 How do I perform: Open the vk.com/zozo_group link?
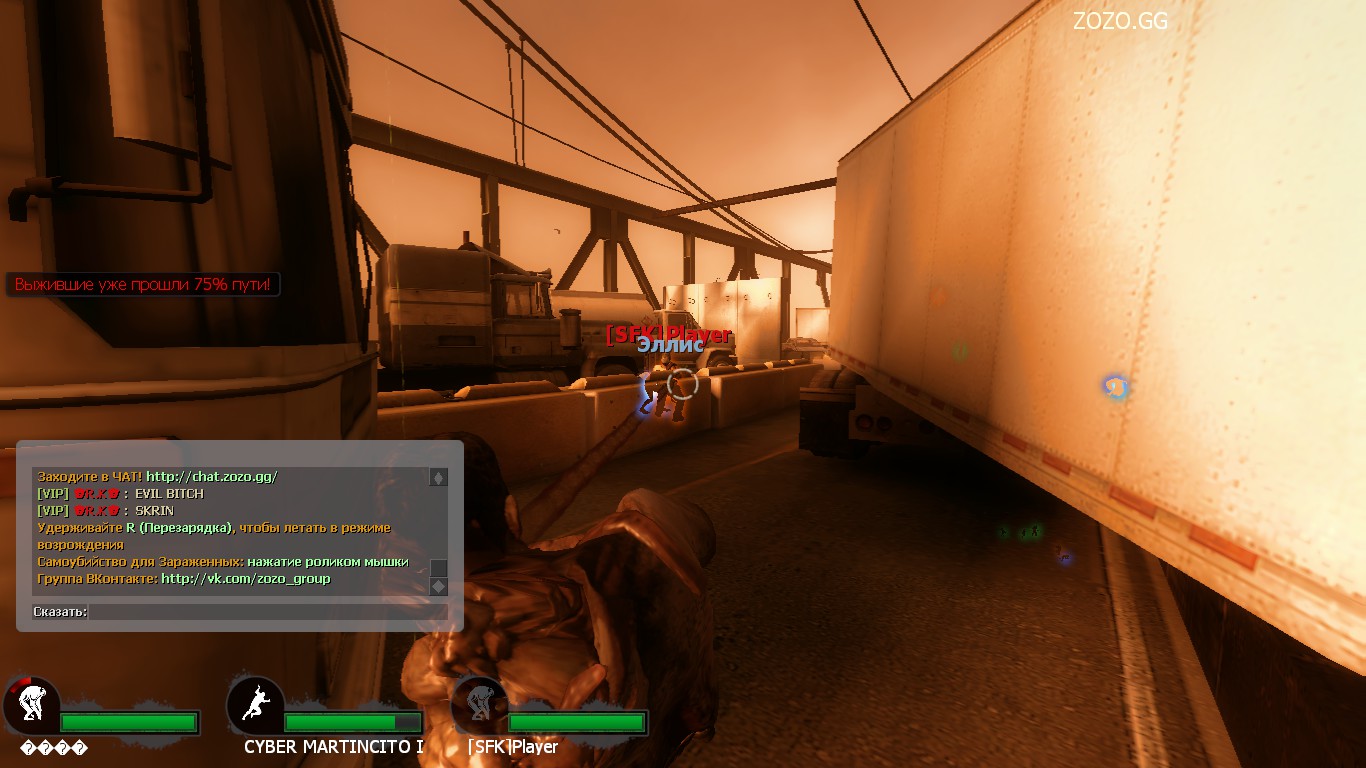[245, 579]
